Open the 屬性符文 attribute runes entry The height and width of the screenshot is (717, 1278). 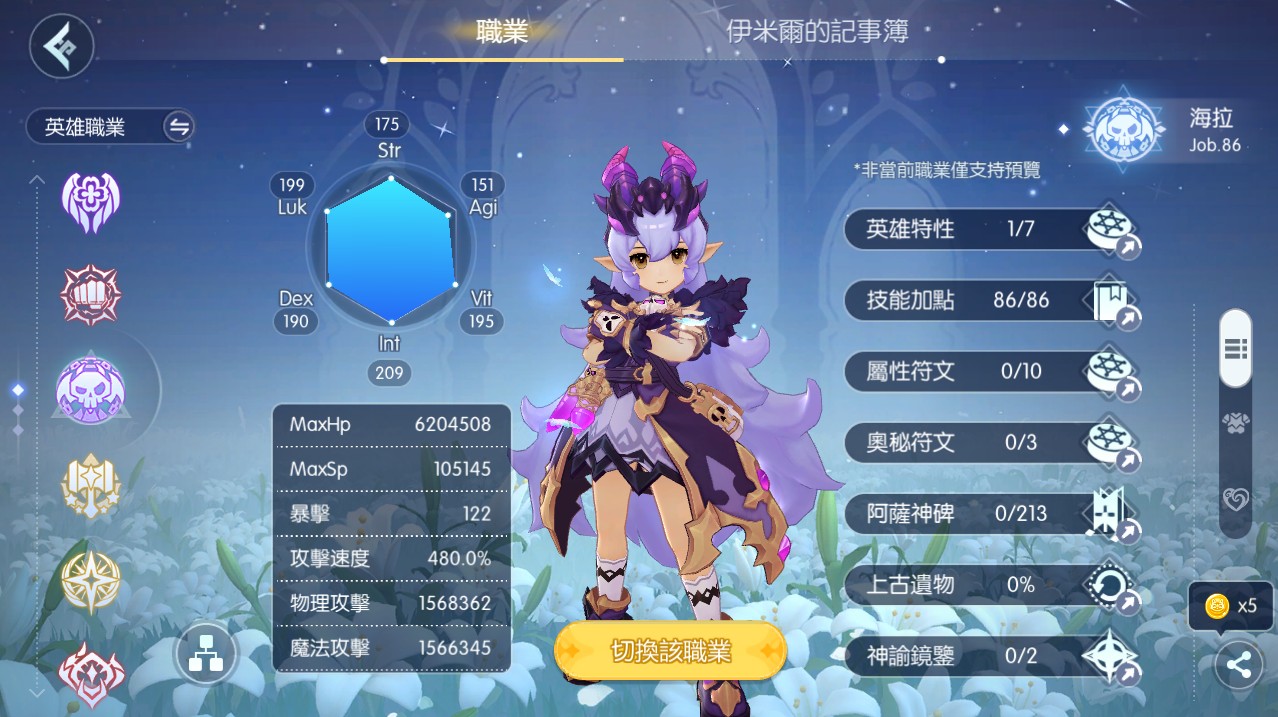pyautogui.click(x=990, y=372)
